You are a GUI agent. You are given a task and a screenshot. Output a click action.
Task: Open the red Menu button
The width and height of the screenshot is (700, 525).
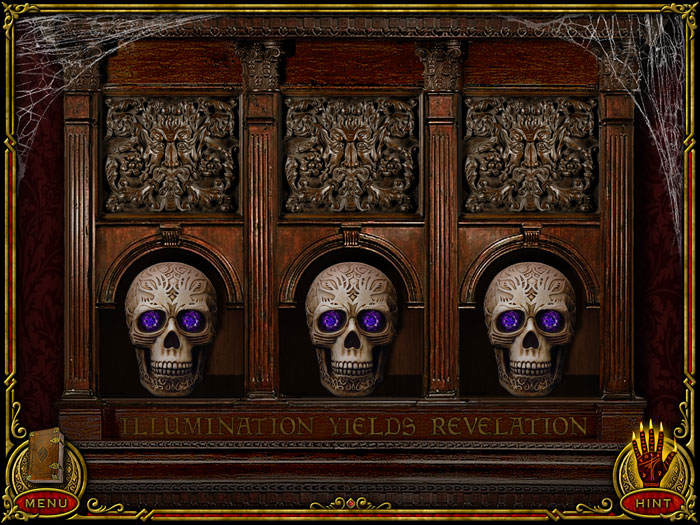point(45,501)
